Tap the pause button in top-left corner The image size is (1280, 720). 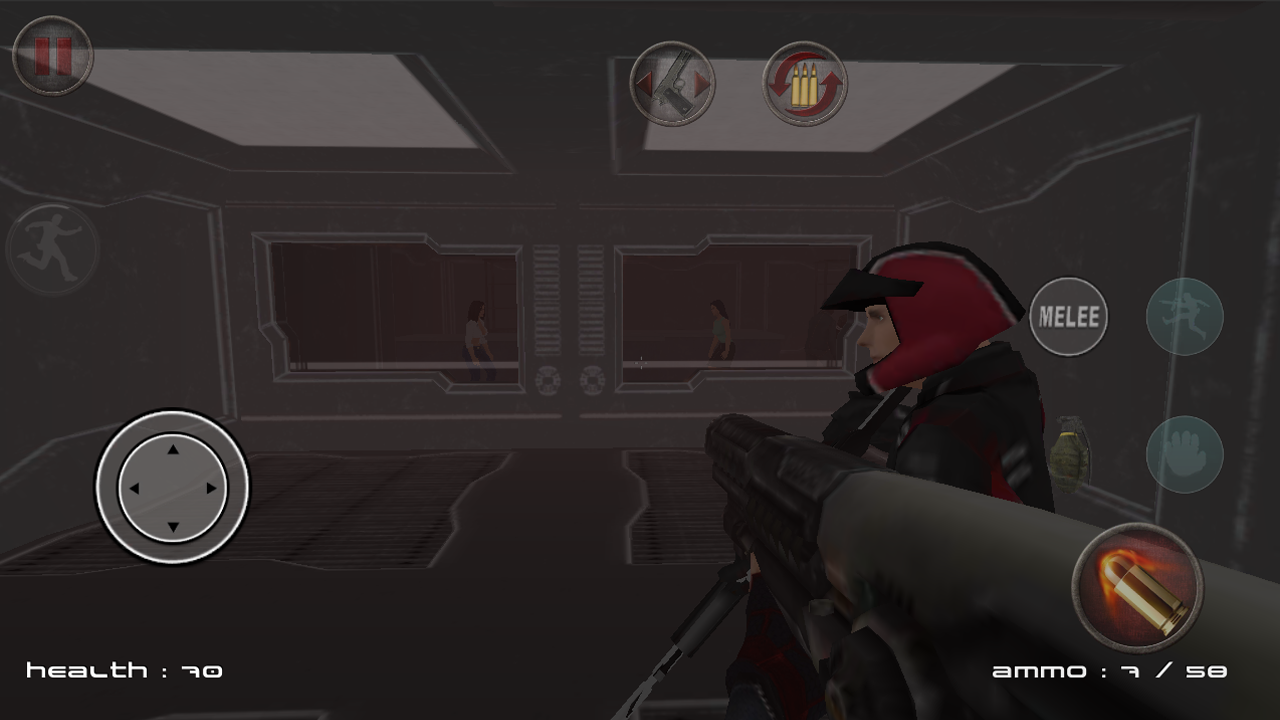pyautogui.click(x=52, y=57)
